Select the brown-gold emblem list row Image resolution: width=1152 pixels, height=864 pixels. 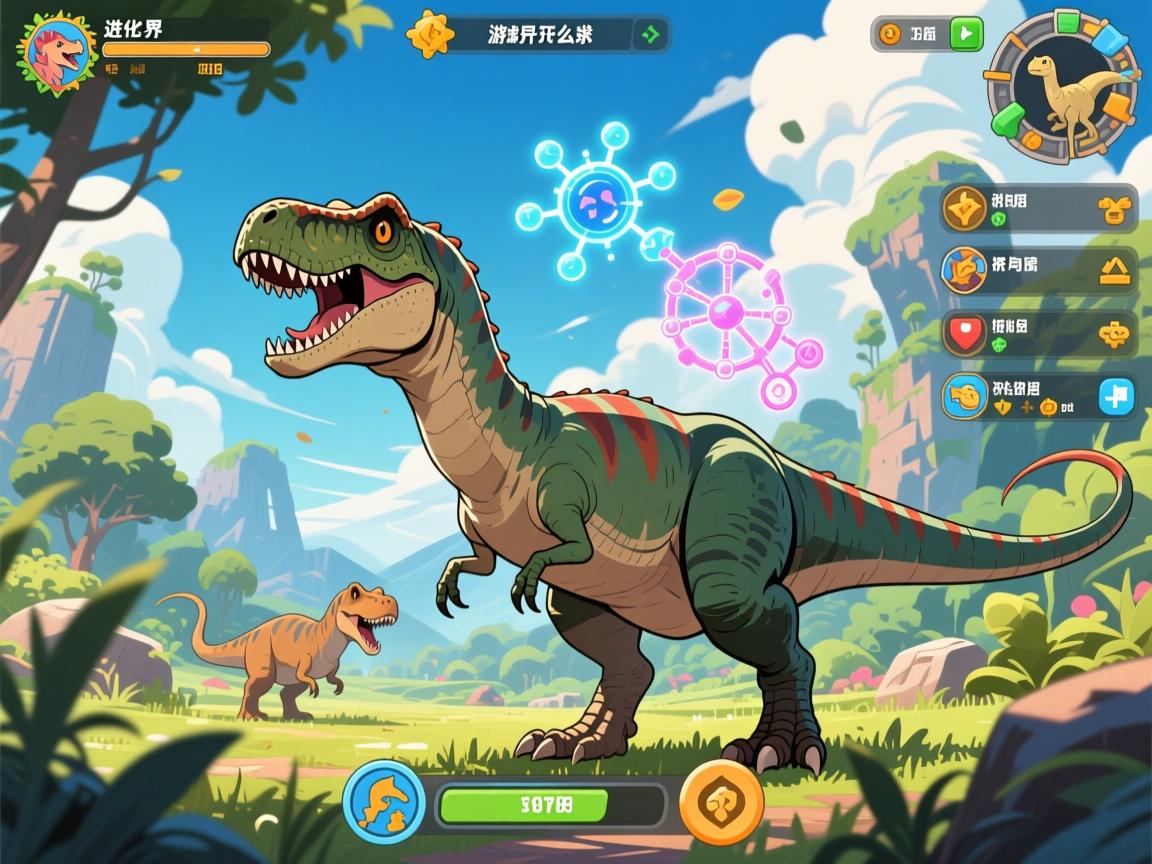1038,209
